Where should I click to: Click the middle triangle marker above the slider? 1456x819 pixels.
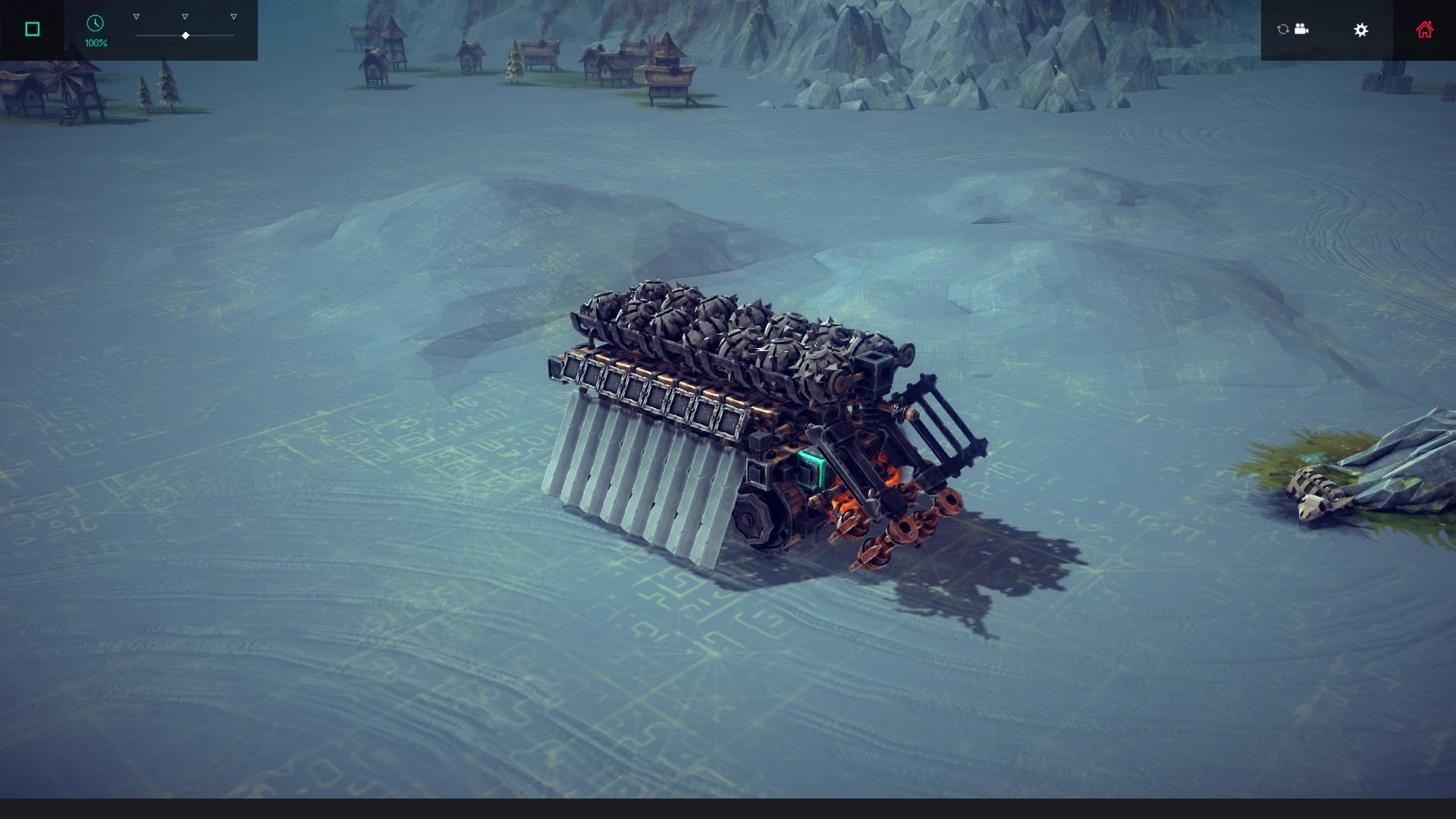[184, 14]
